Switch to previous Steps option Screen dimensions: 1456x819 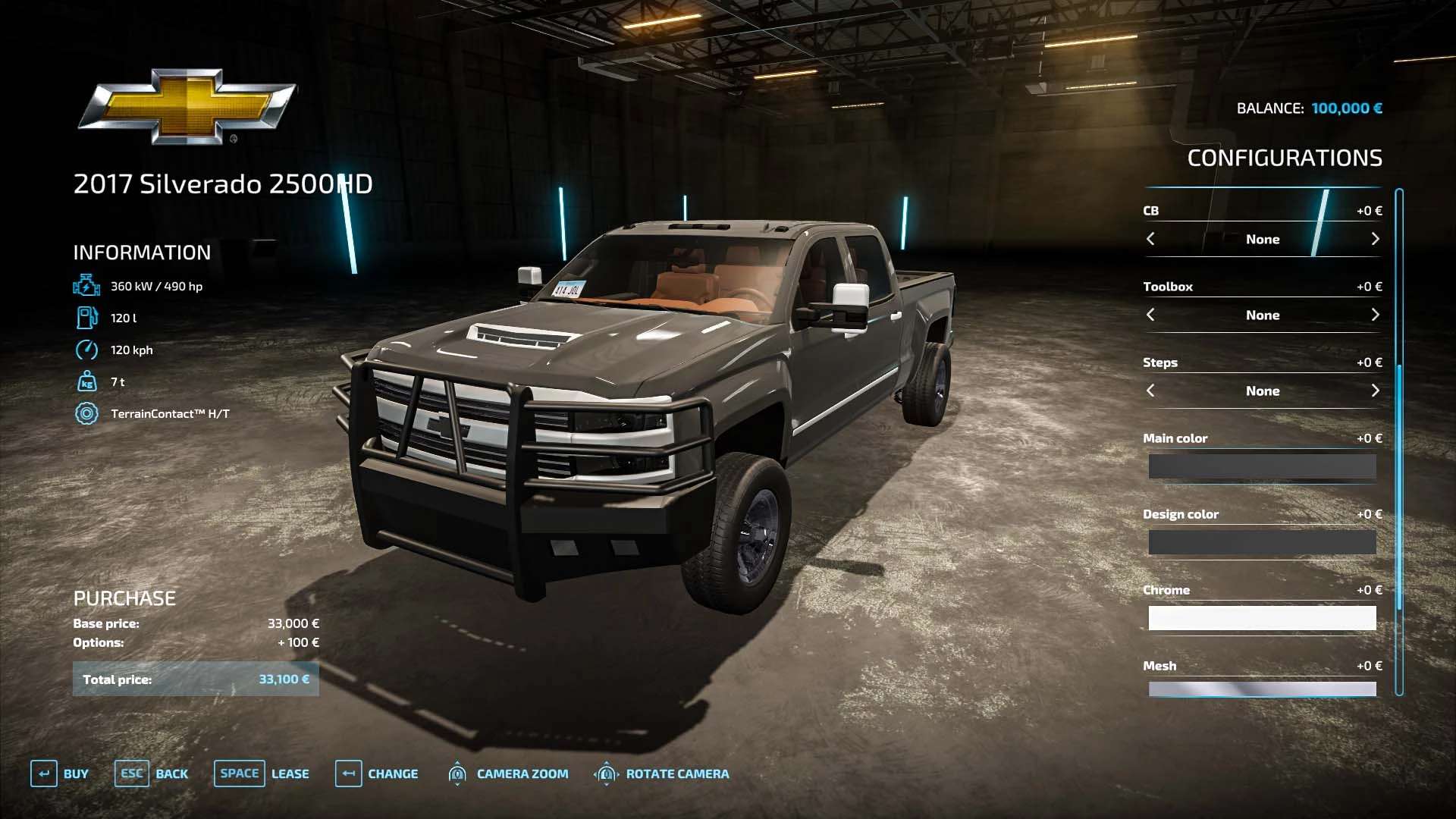(1150, 391)
